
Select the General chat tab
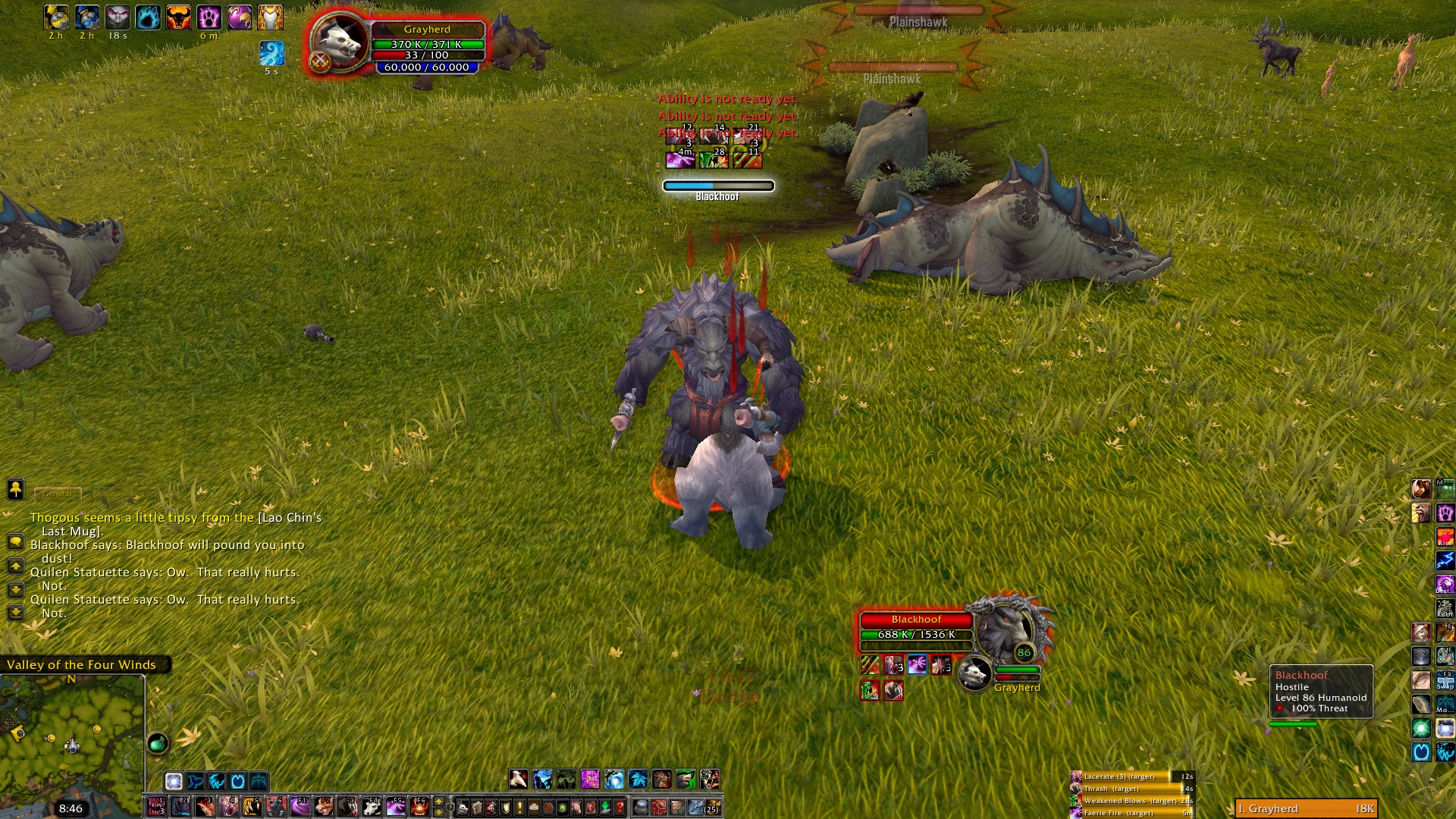(x=58, y=494)
